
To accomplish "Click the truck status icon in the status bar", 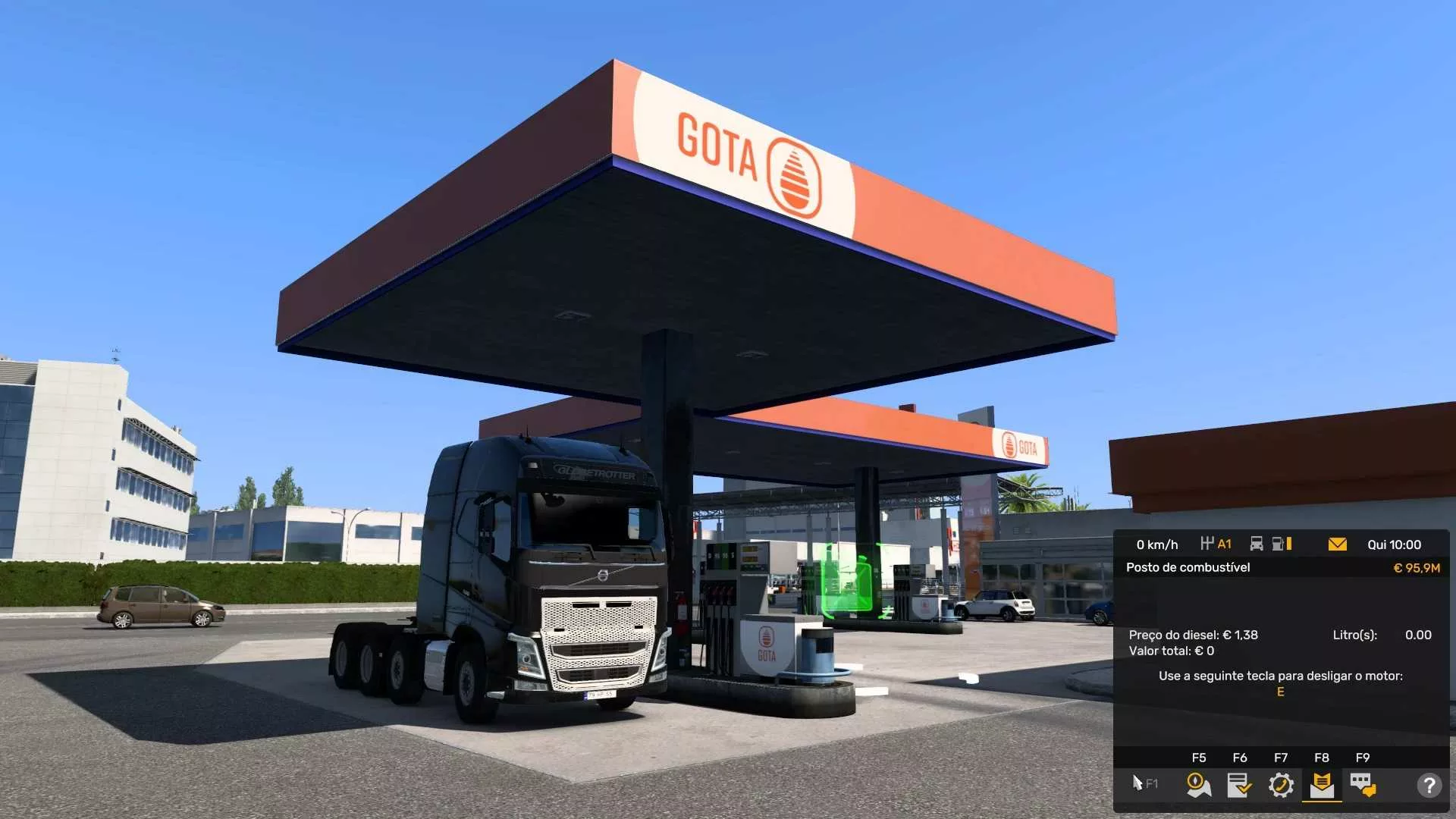I will pyautogui.click(x=1257, y=544).
